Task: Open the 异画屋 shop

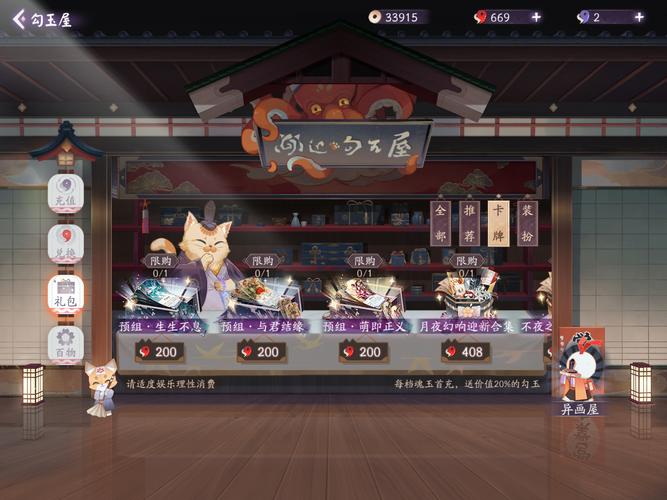Action: (x=581, y=372)
